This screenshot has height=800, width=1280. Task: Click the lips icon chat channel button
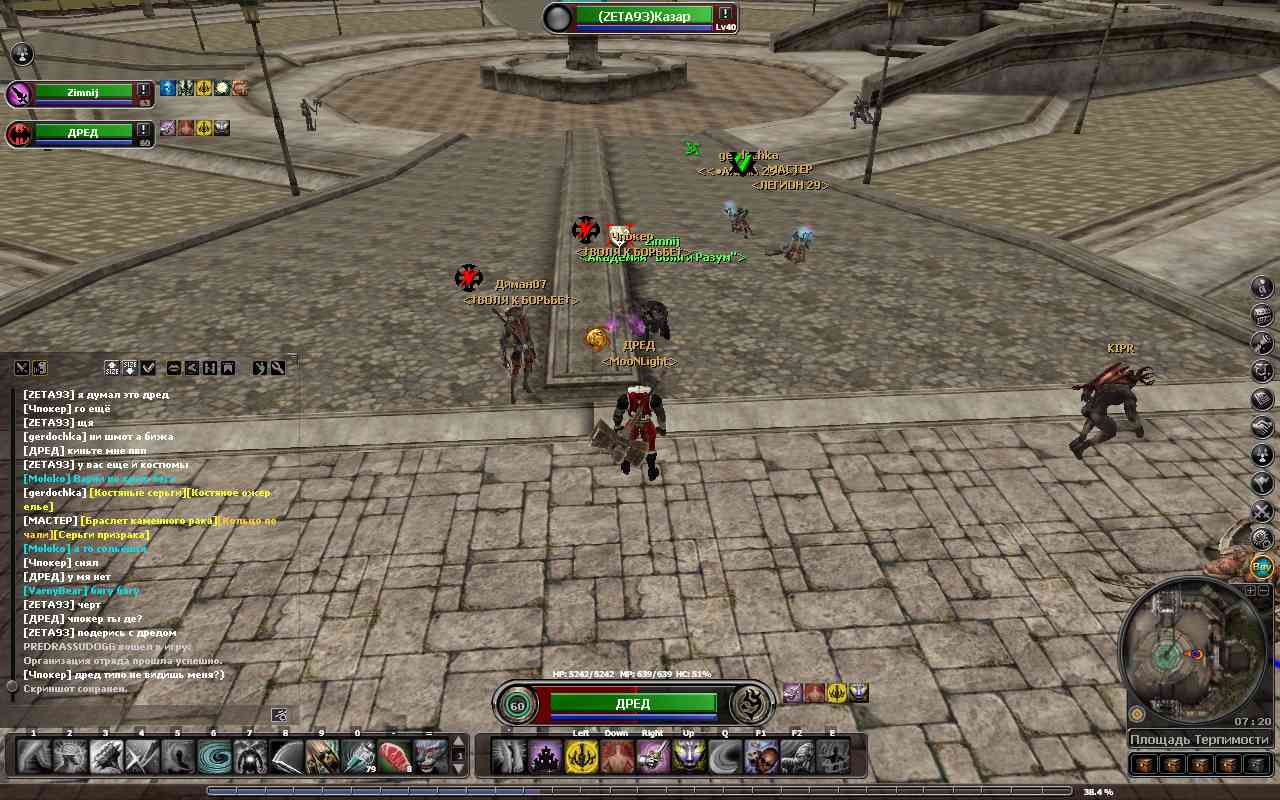point(174,368)
